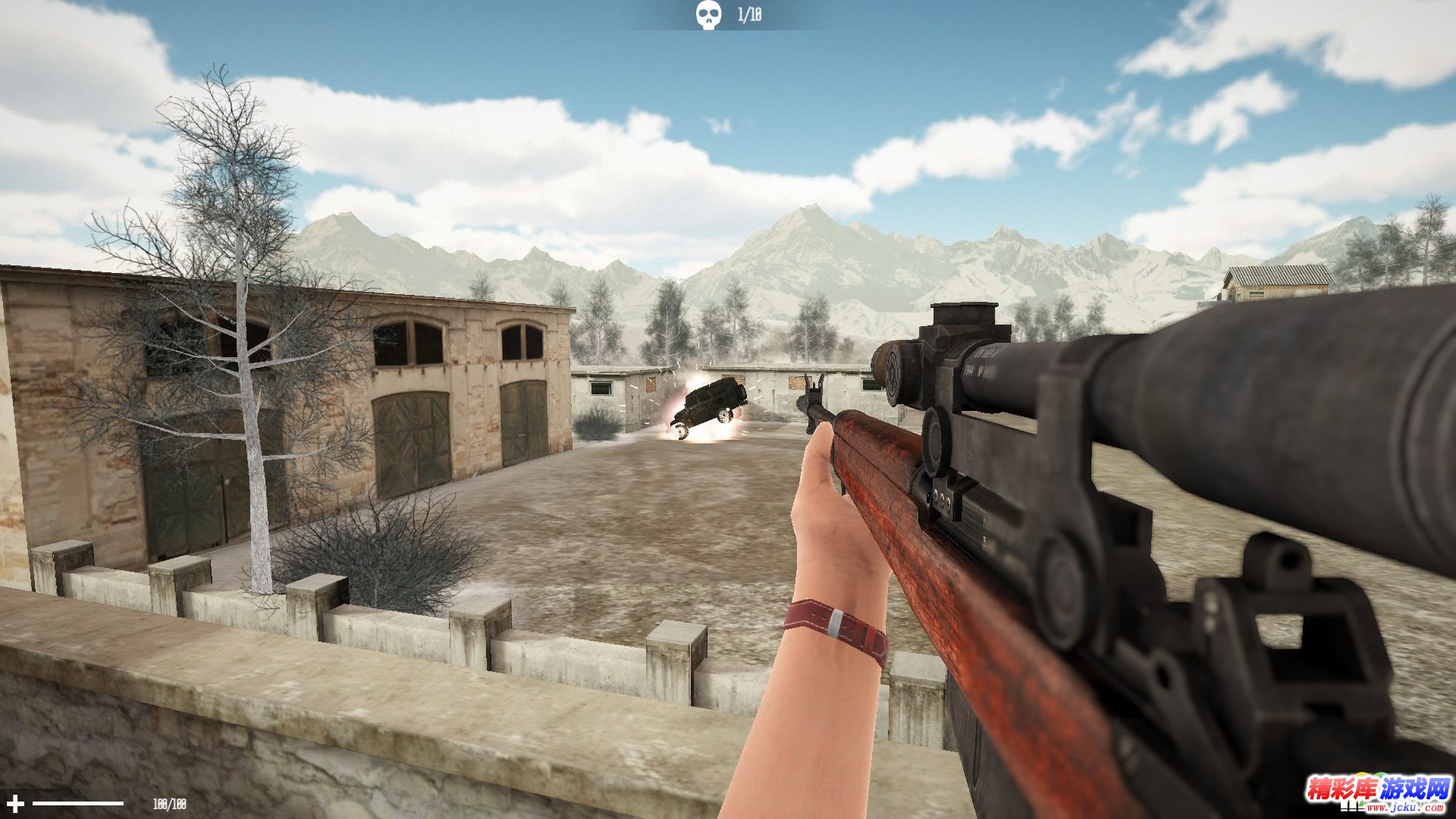Click the white health cross icon
This screenshot has height=819, width=1456.
click(x=15, y=803)
